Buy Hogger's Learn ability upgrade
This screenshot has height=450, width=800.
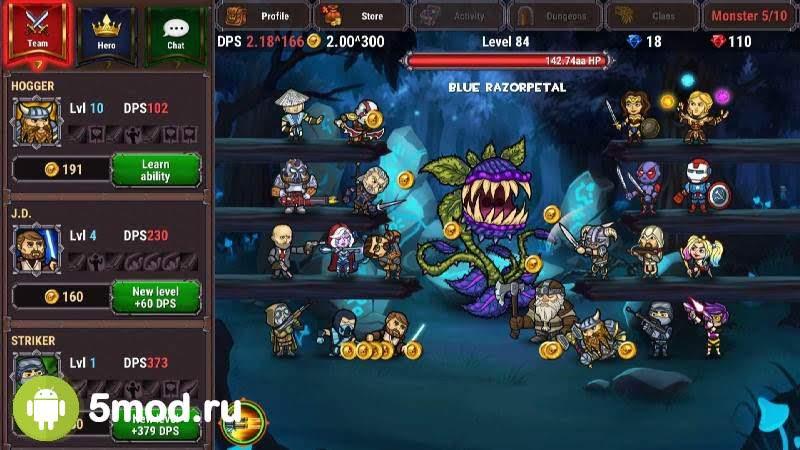click(155, 170)
